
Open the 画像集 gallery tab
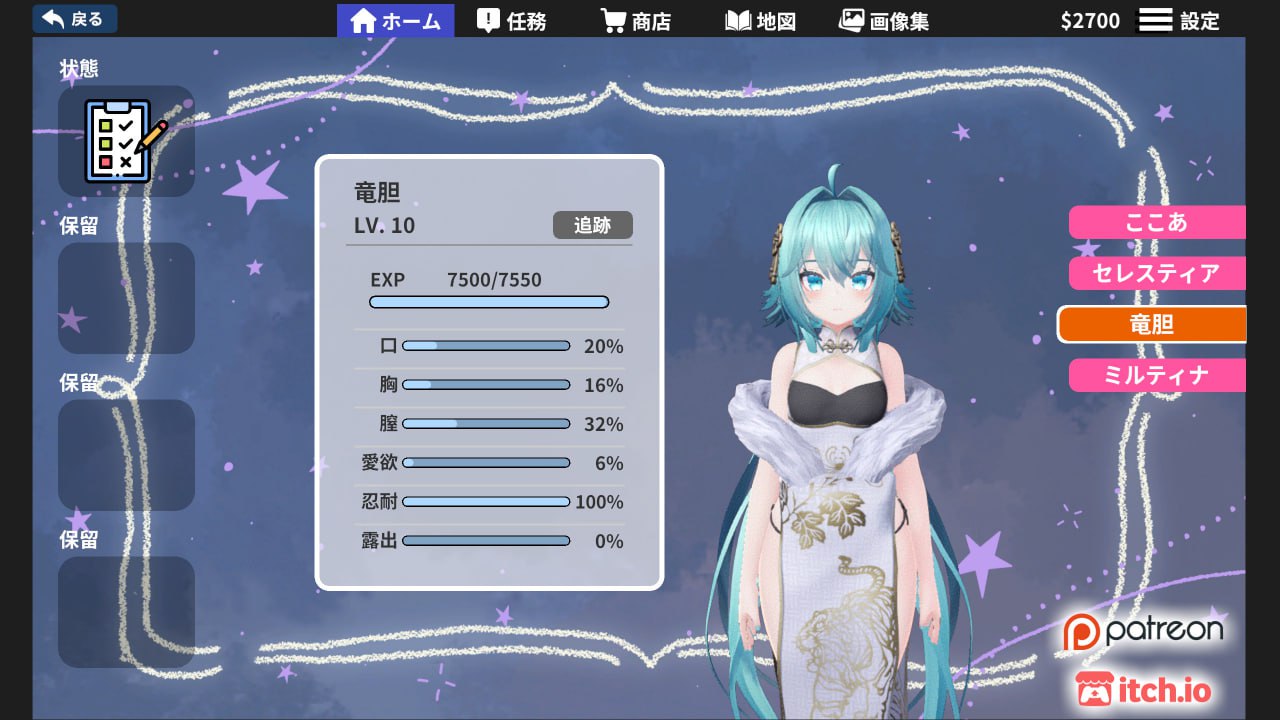point(884,21)
